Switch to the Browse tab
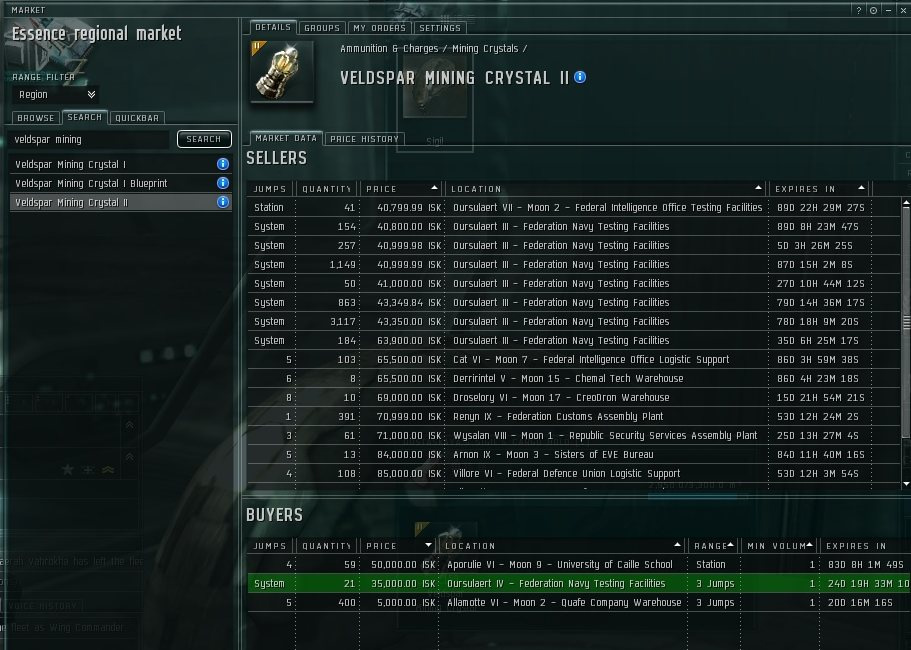The image size is (911, 650). (x=35, y=118)
